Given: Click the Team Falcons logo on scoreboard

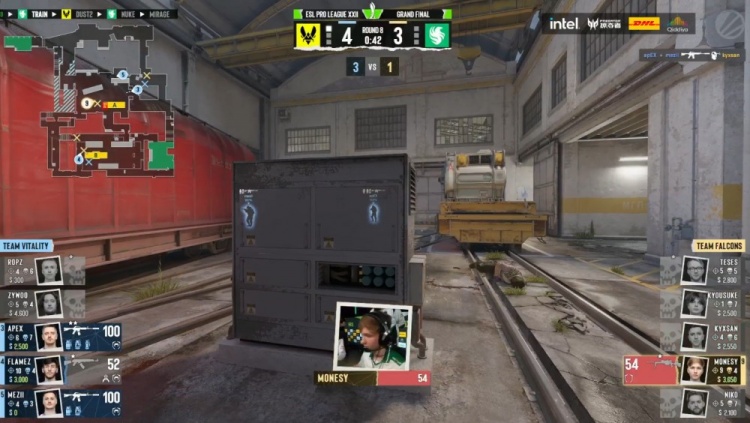Looking at the screenshot, I should point(438,36).
